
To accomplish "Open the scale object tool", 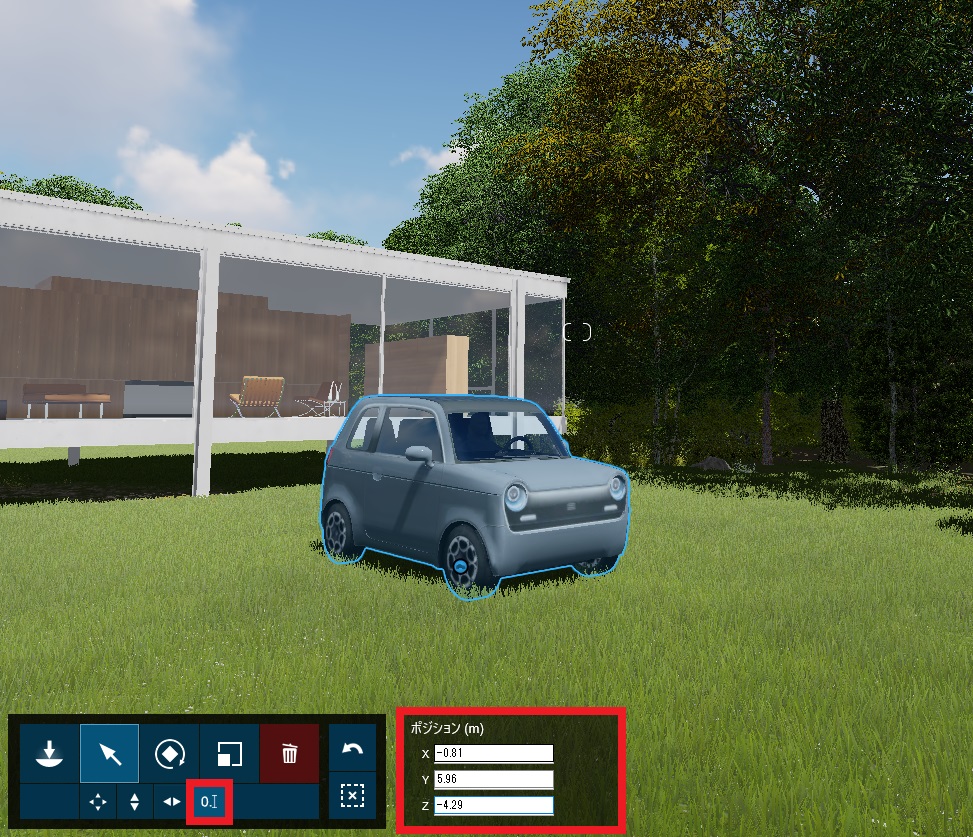I will tap(230, 753).
